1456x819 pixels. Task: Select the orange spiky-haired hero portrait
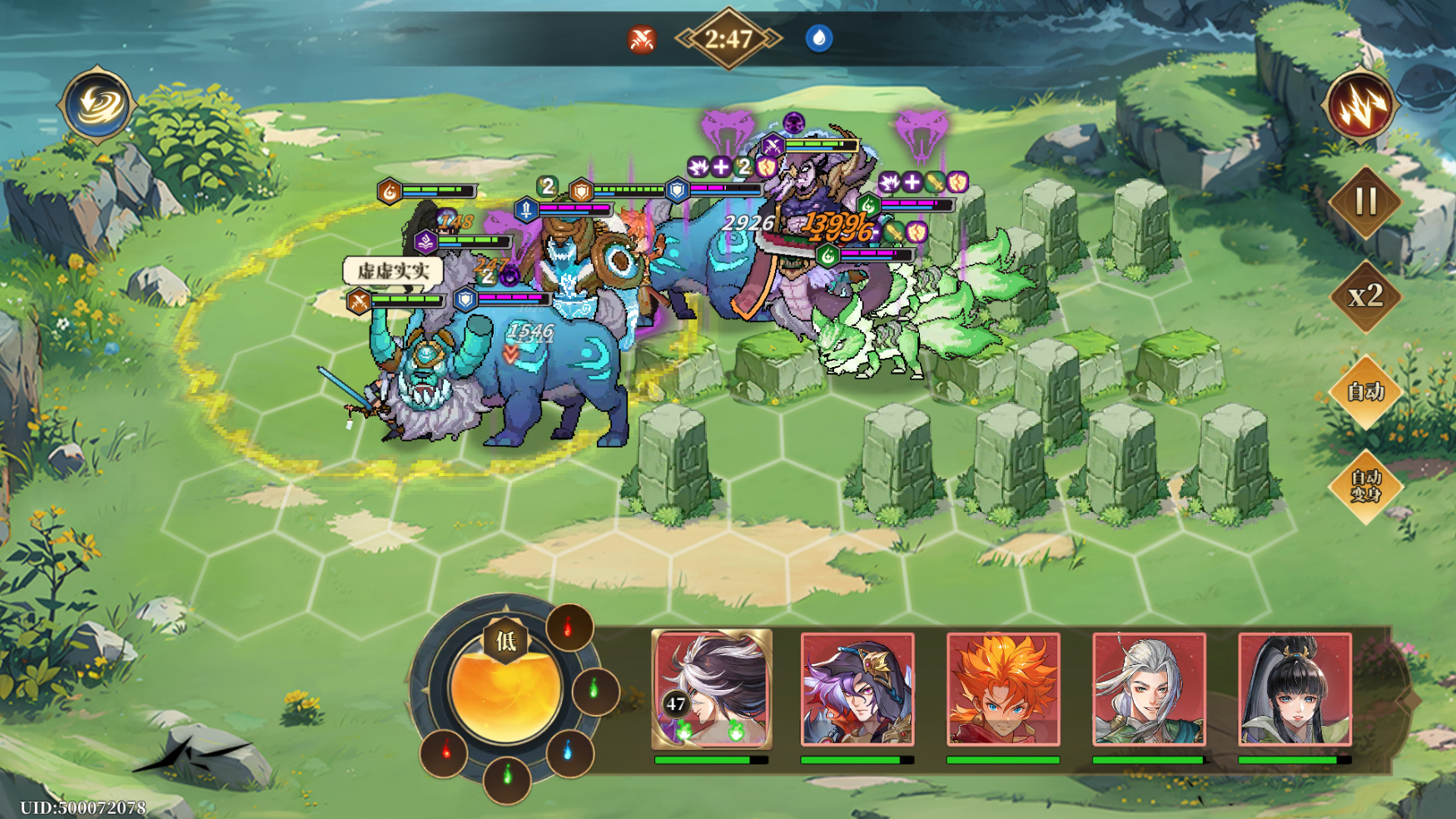point(1003,689)
